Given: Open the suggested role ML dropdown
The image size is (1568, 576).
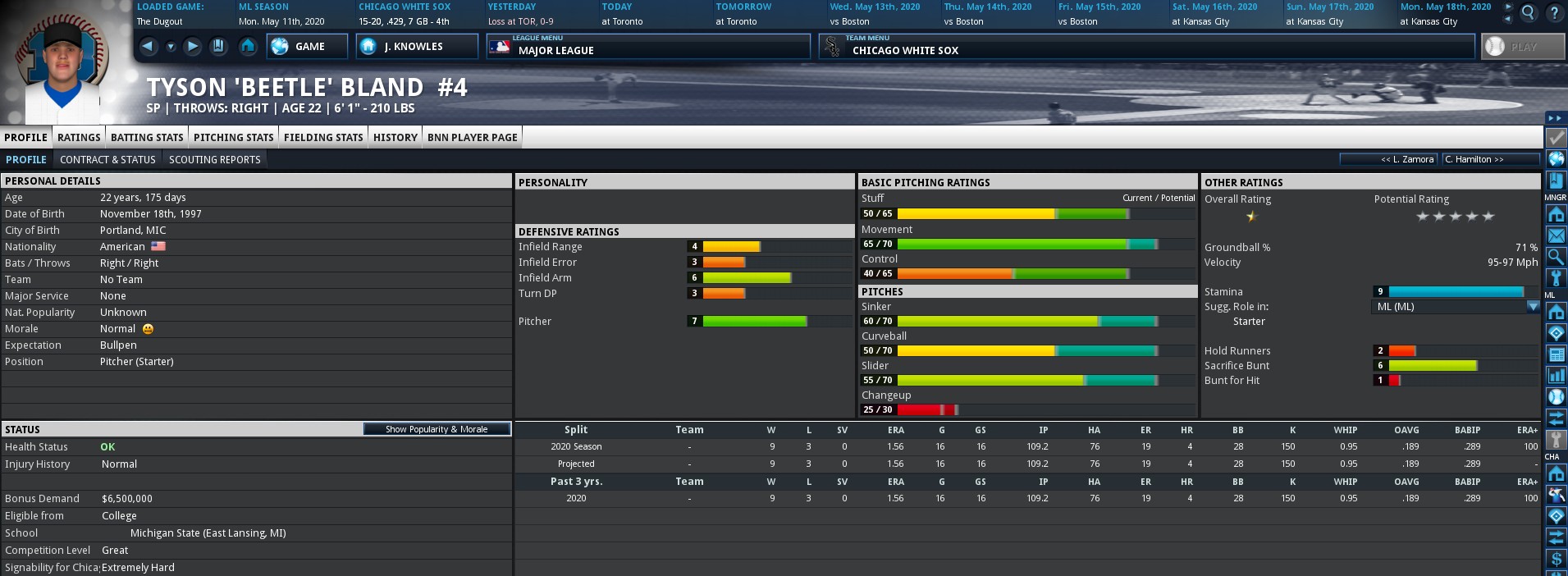Looking at the screenshot, I should 1532,306.
